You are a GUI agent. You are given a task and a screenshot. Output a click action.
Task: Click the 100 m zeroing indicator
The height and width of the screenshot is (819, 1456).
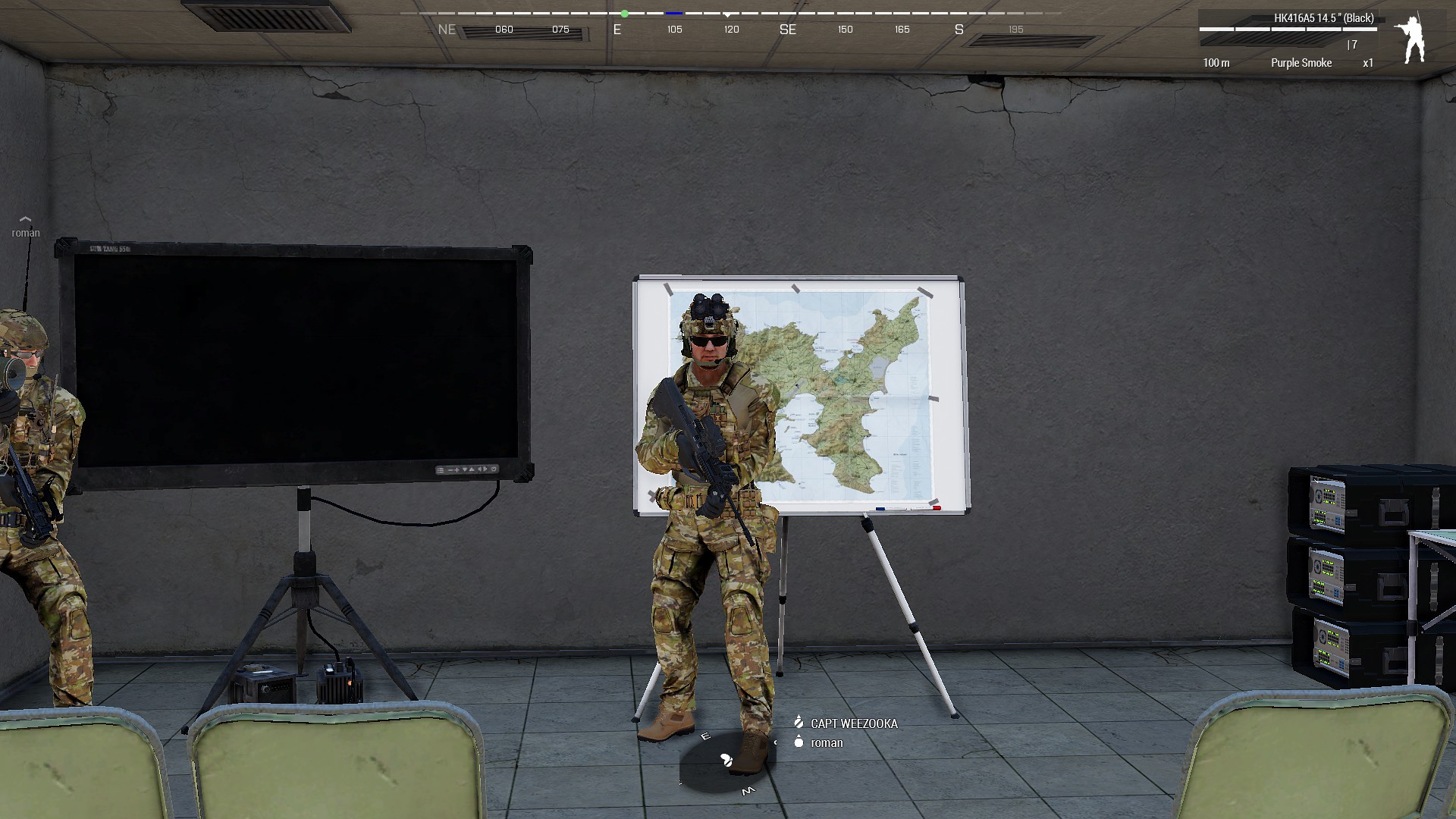[1217, 63]
